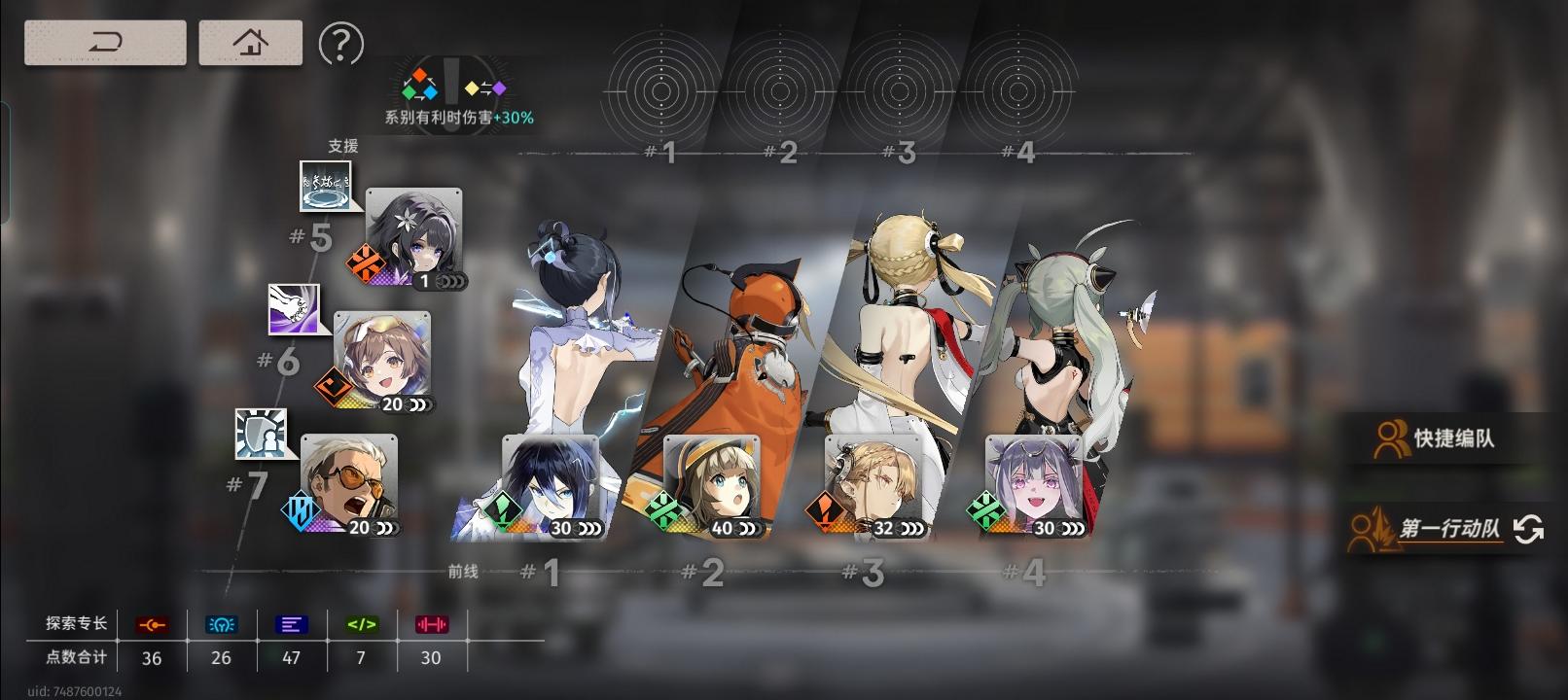Click the team switch refresh icon beside 第一行动队

(x=1529, y=528)
